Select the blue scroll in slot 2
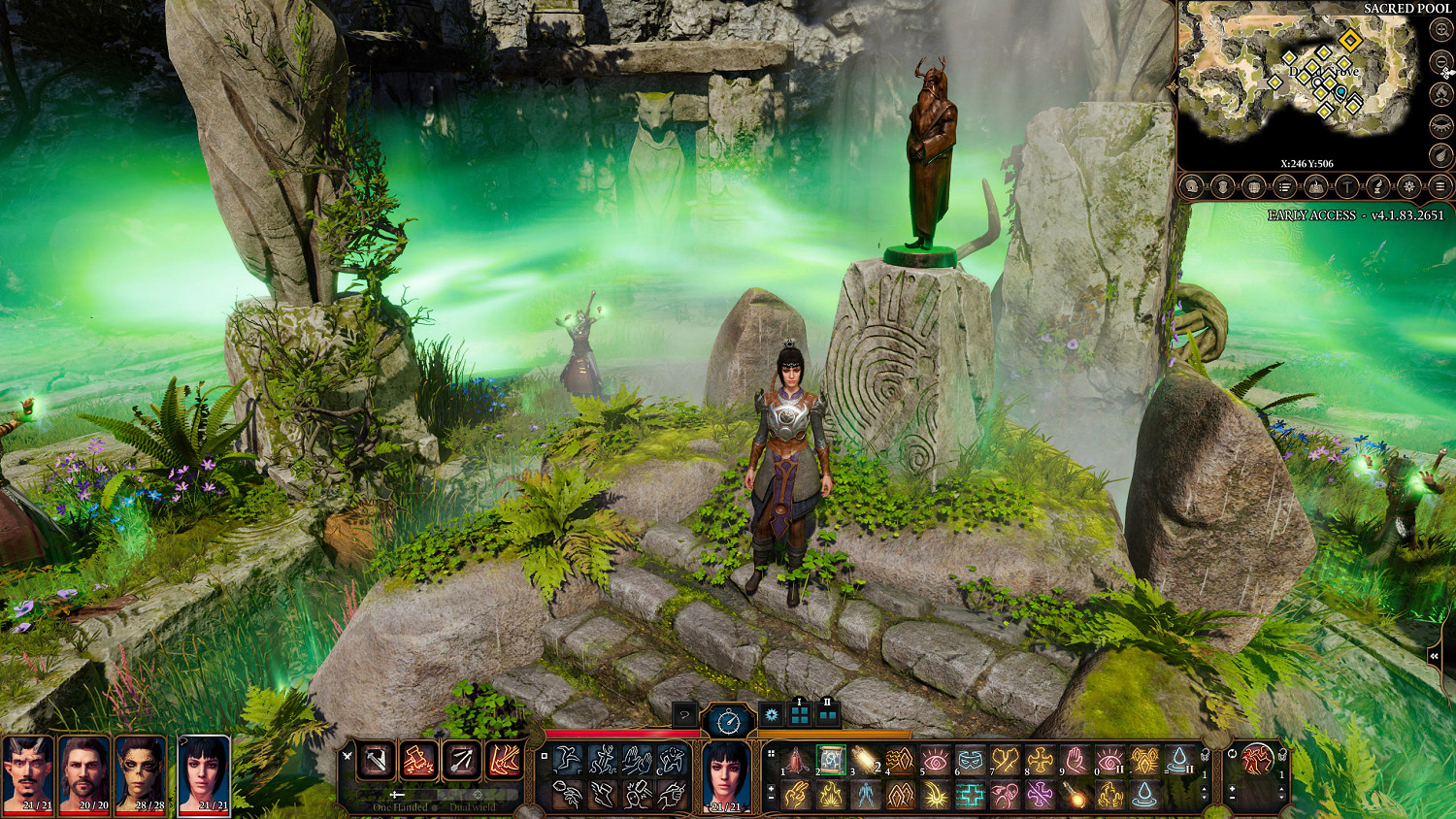The height and width of the screenshot is (819, 1456). pos(831,760)
